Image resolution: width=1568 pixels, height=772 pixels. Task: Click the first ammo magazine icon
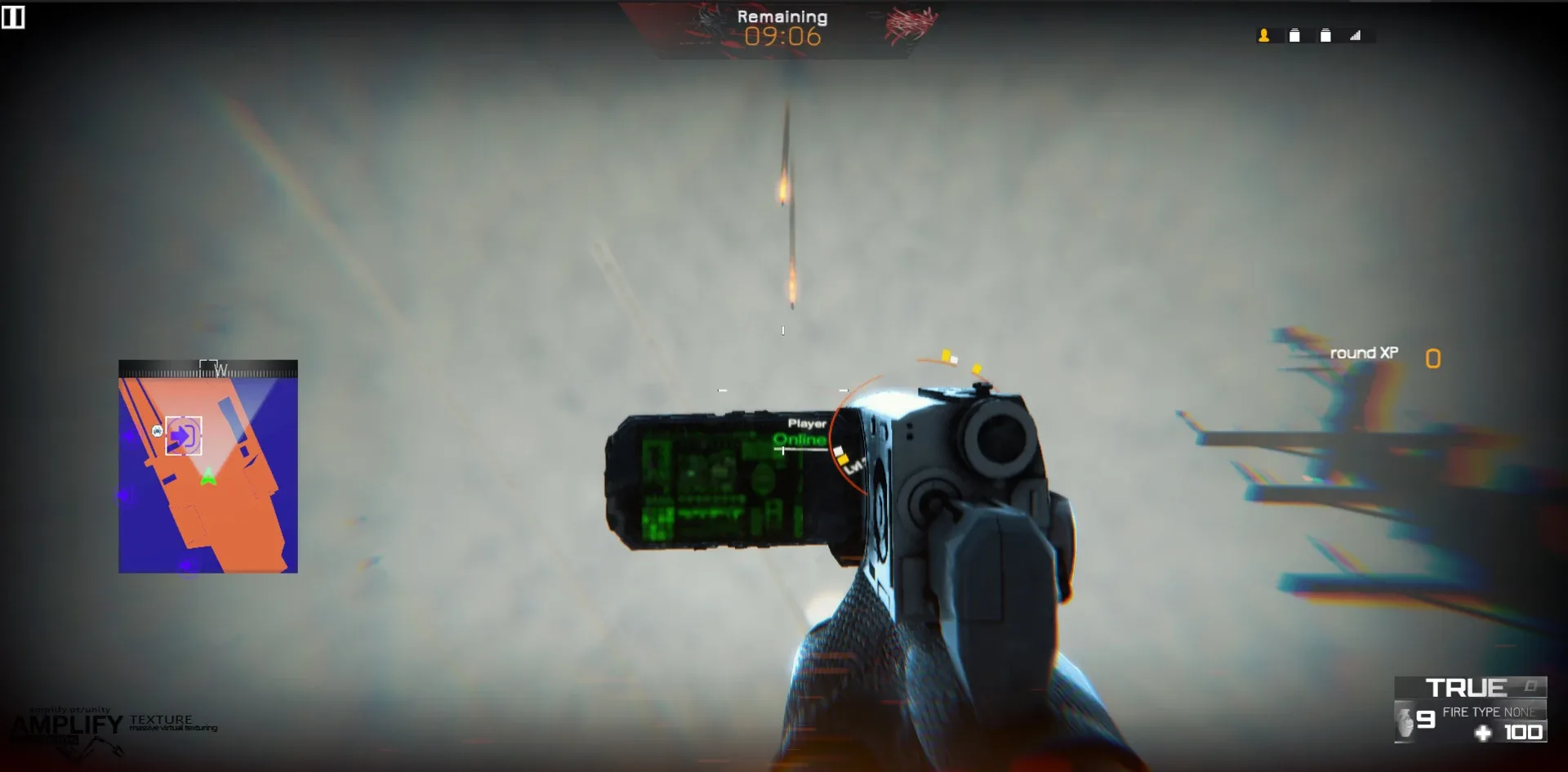[1294, 37]
